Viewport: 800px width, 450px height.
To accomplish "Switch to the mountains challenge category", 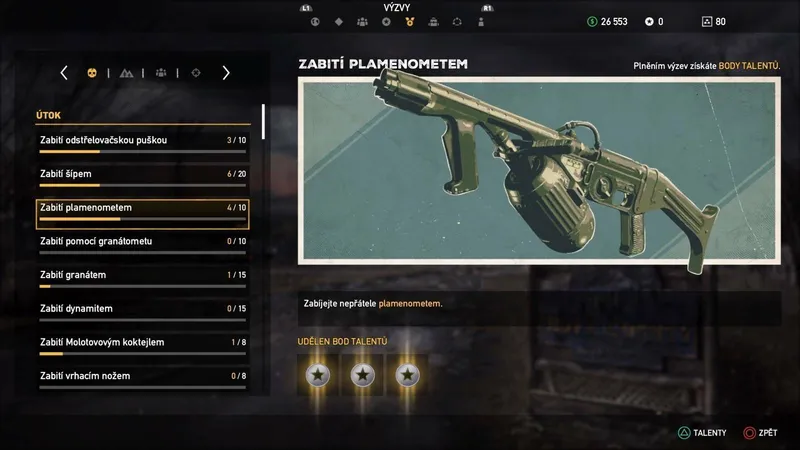I will tap(126, 73).
